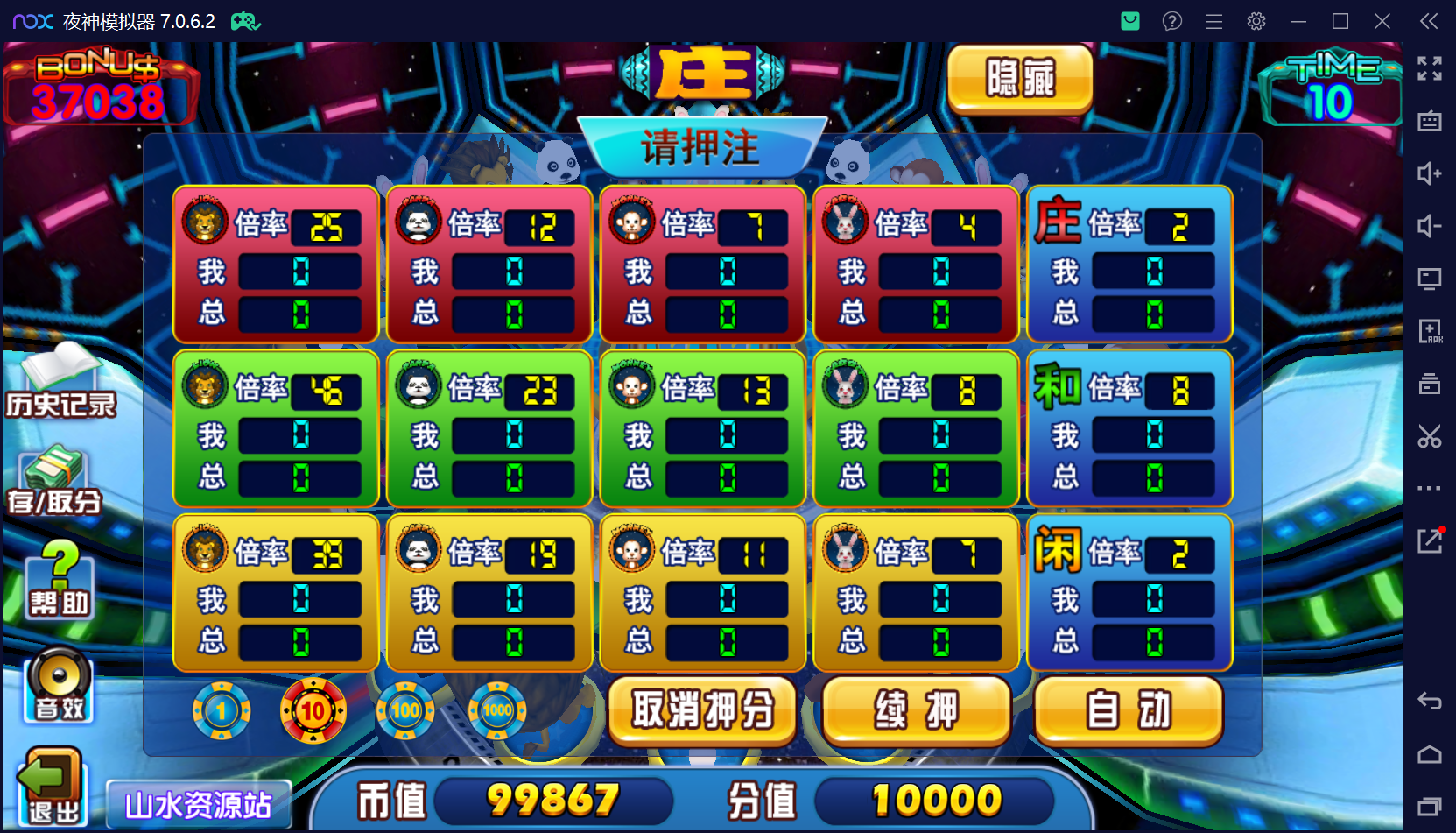
Task: Expand the sidebar more options ellipsis
Action: point(1429,489)
